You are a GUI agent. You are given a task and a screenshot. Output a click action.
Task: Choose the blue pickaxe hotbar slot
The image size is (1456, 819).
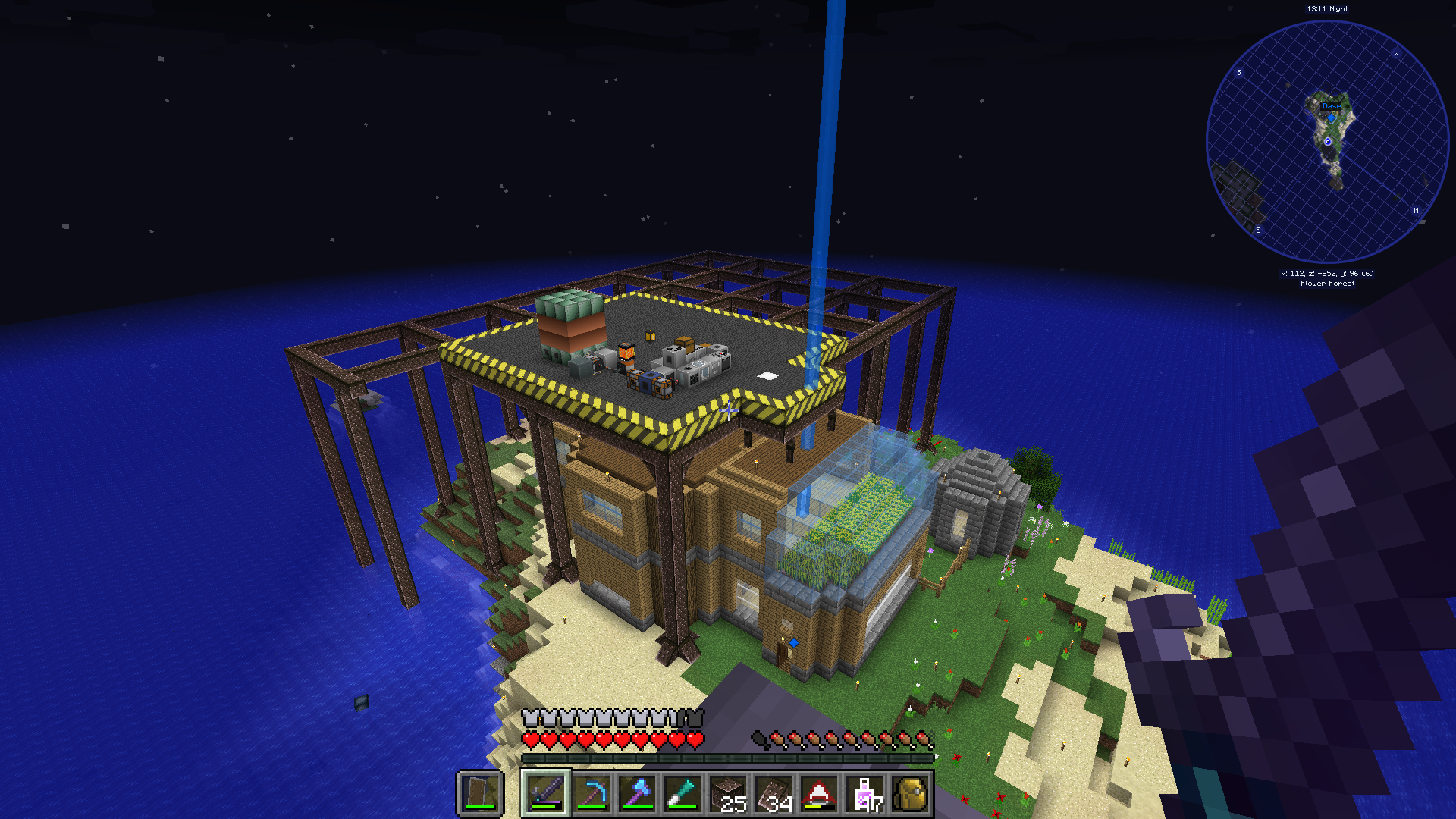[591, 794]
